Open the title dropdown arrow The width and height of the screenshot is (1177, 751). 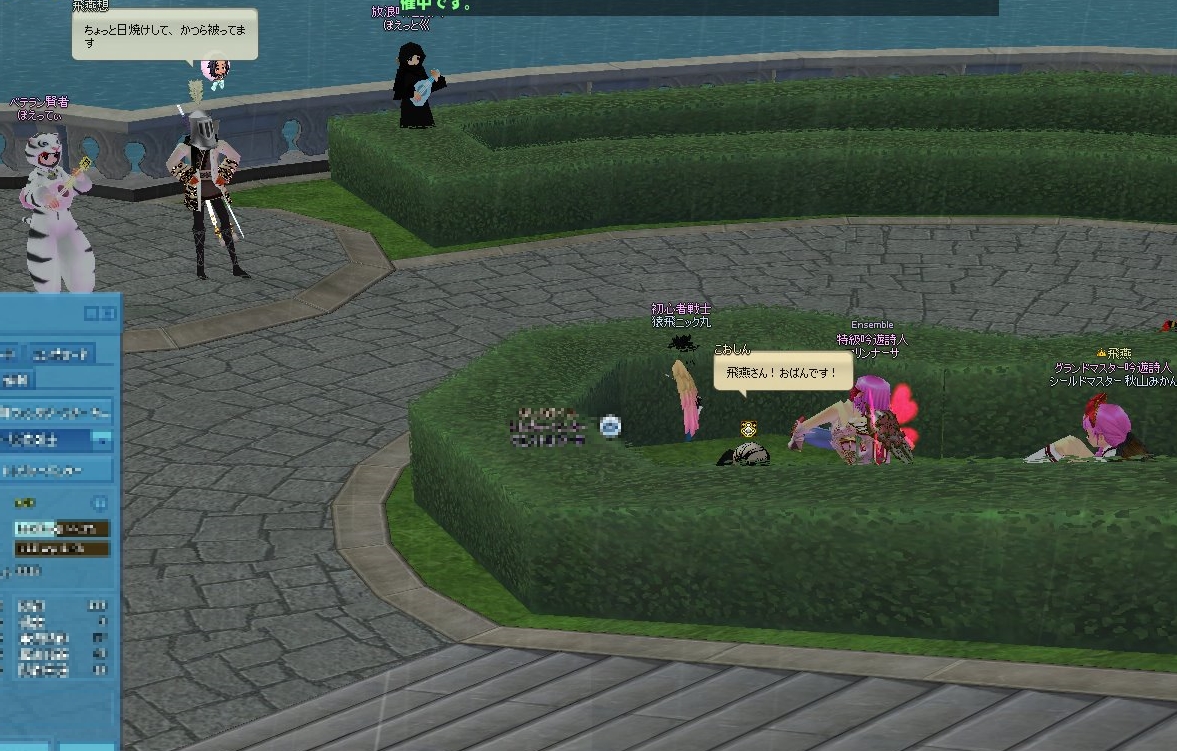pos(101,440)
